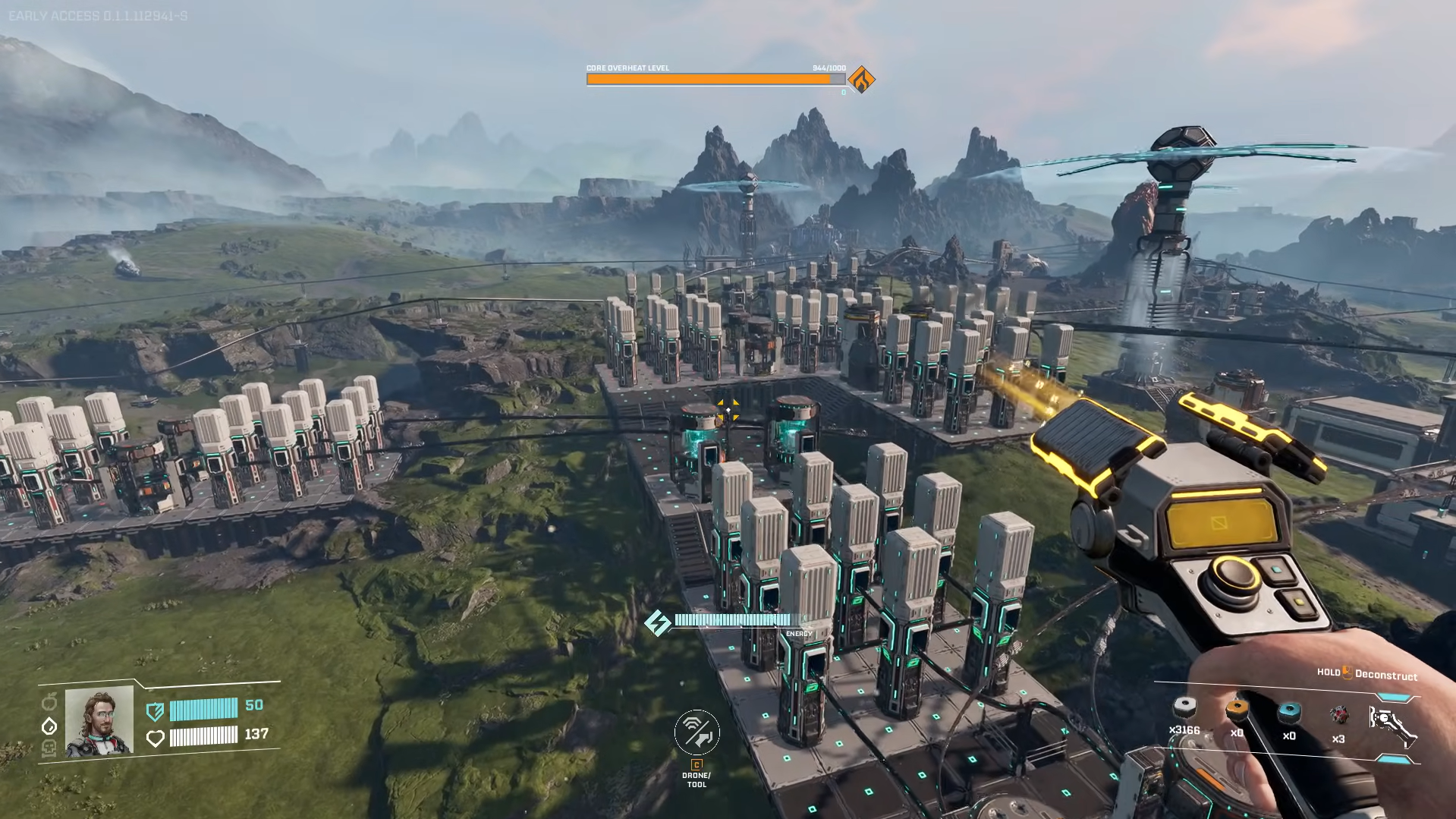
Task: Click the apple hunger status icon
Action: [49, 701]
